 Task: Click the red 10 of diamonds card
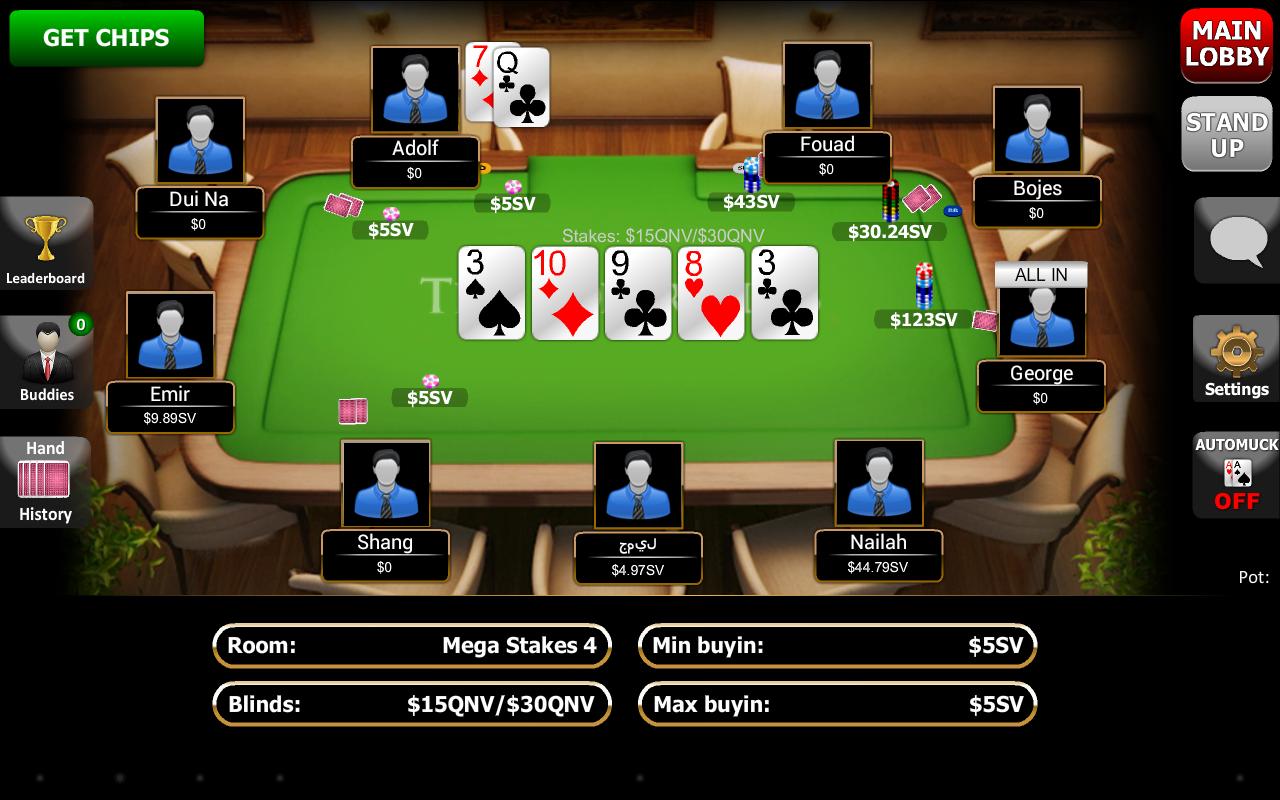click(564, 292)
